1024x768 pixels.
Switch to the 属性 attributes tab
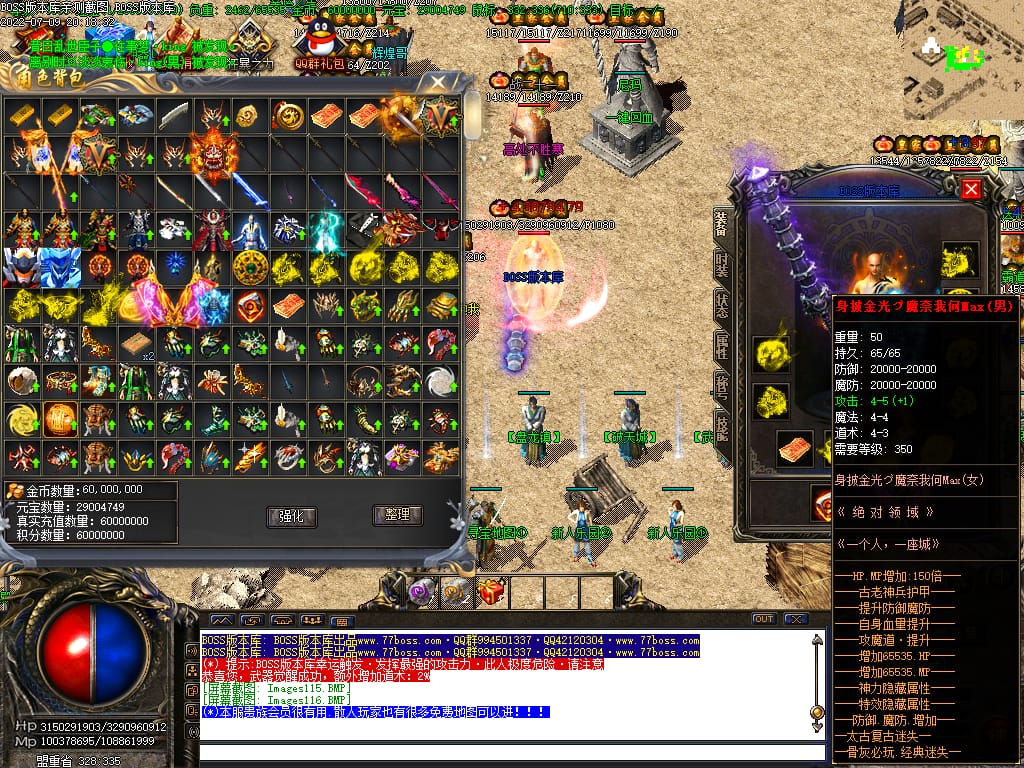click(720, 347)
